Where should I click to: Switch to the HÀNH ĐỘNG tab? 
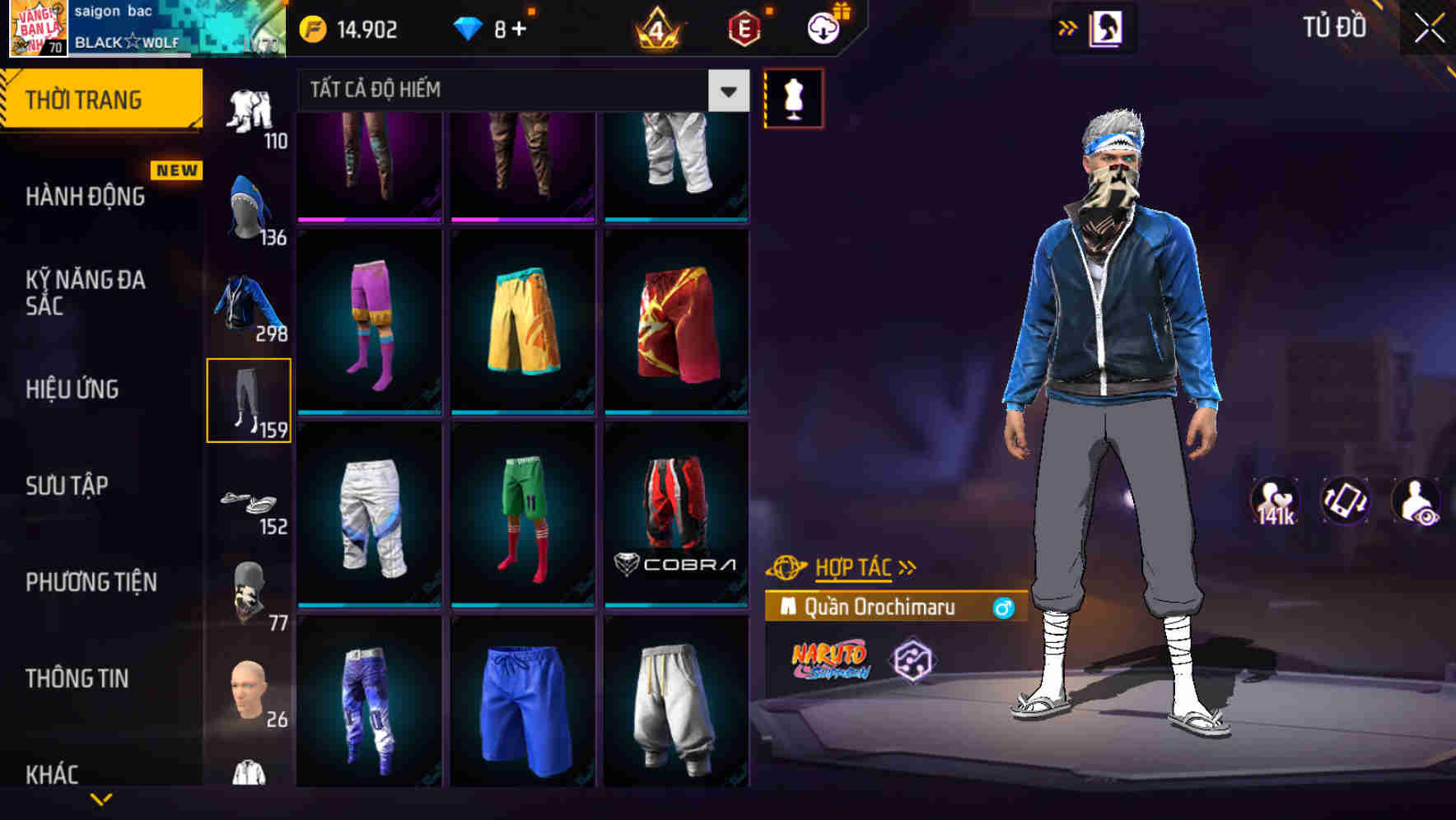pyautogui.click(x=85, y=196)
